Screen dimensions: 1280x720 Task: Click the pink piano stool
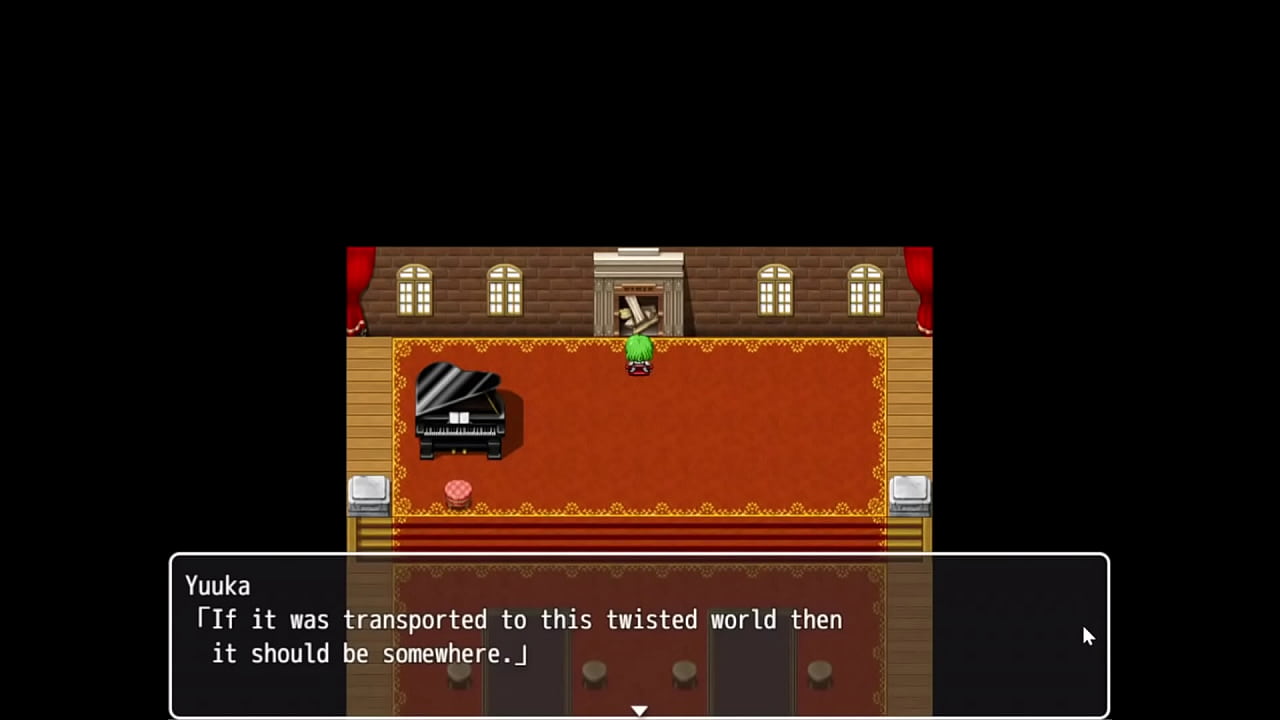click(457, 490)
